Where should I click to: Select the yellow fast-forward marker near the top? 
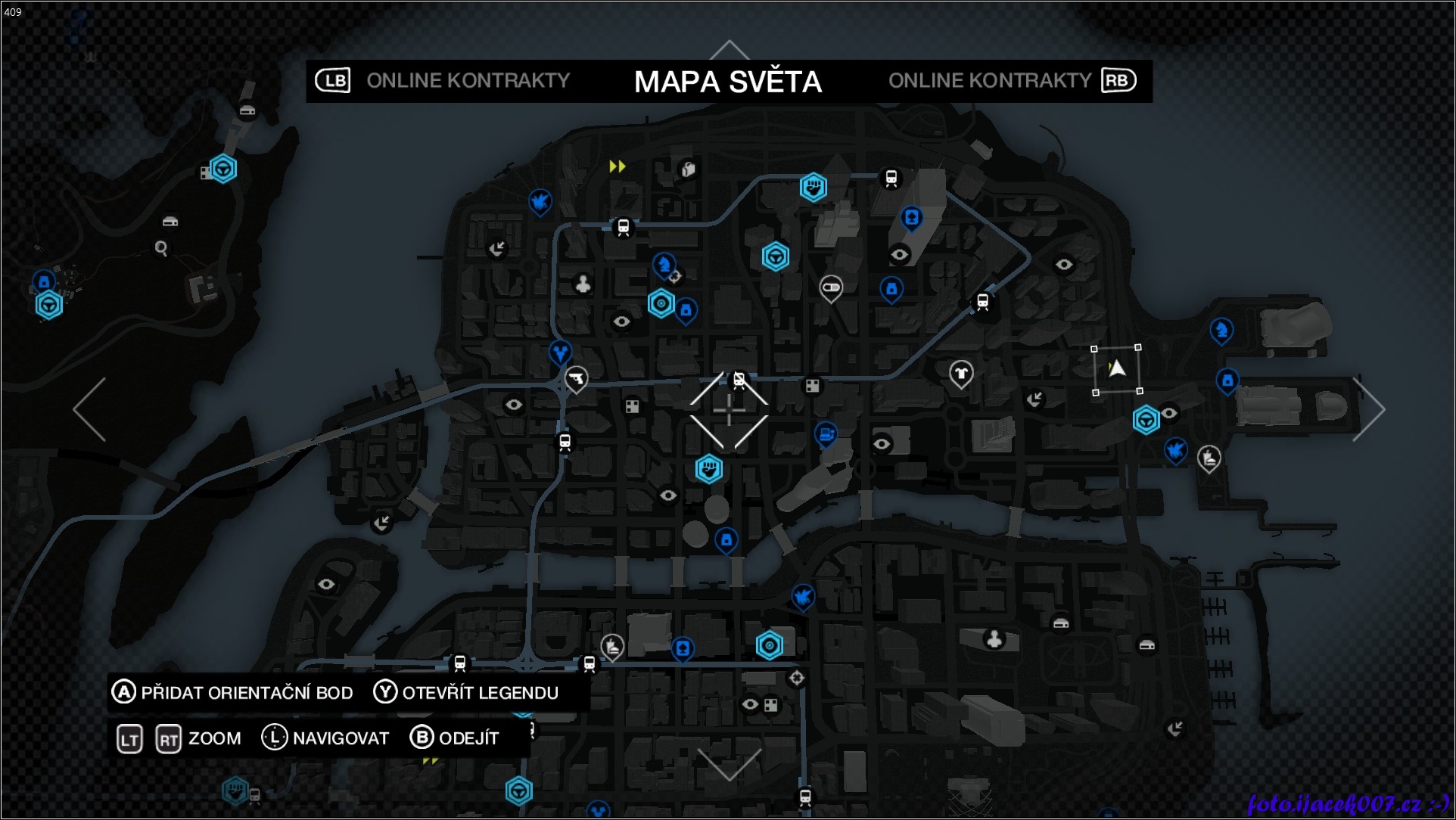[x=618, y=166]
